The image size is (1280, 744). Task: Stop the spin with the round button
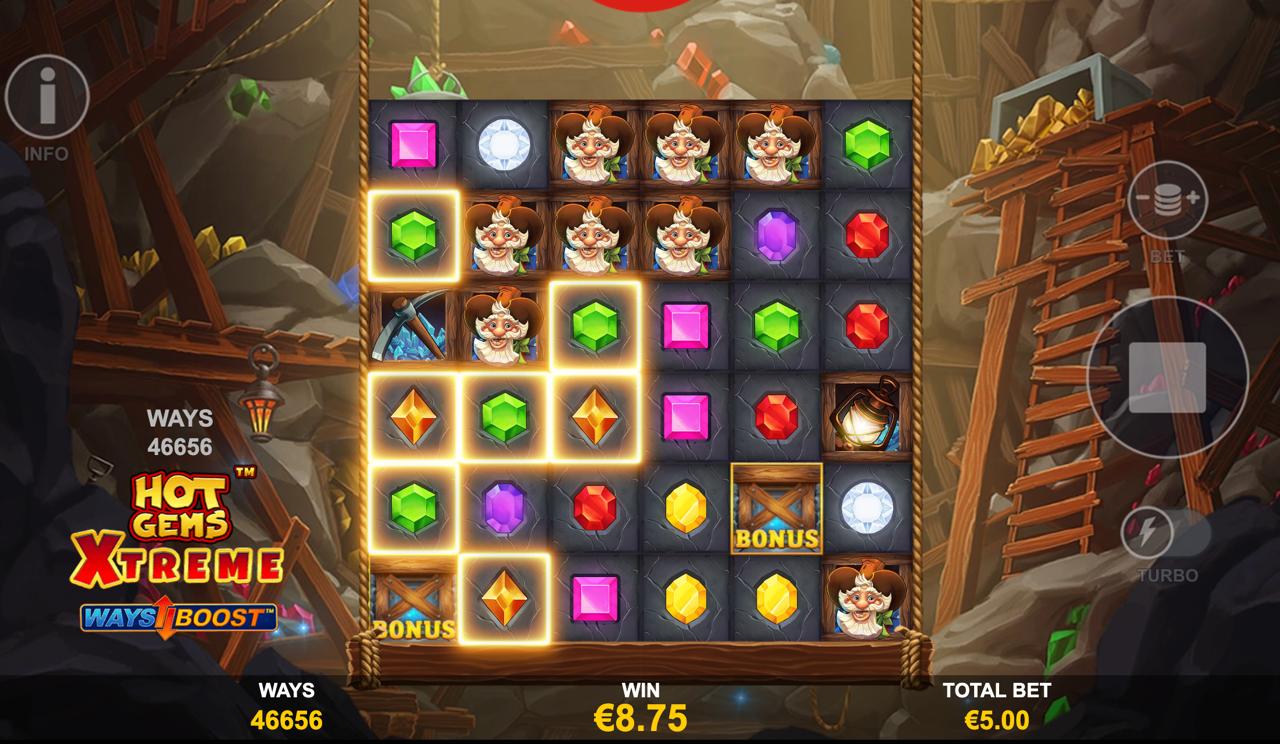tap(1167, 377)
